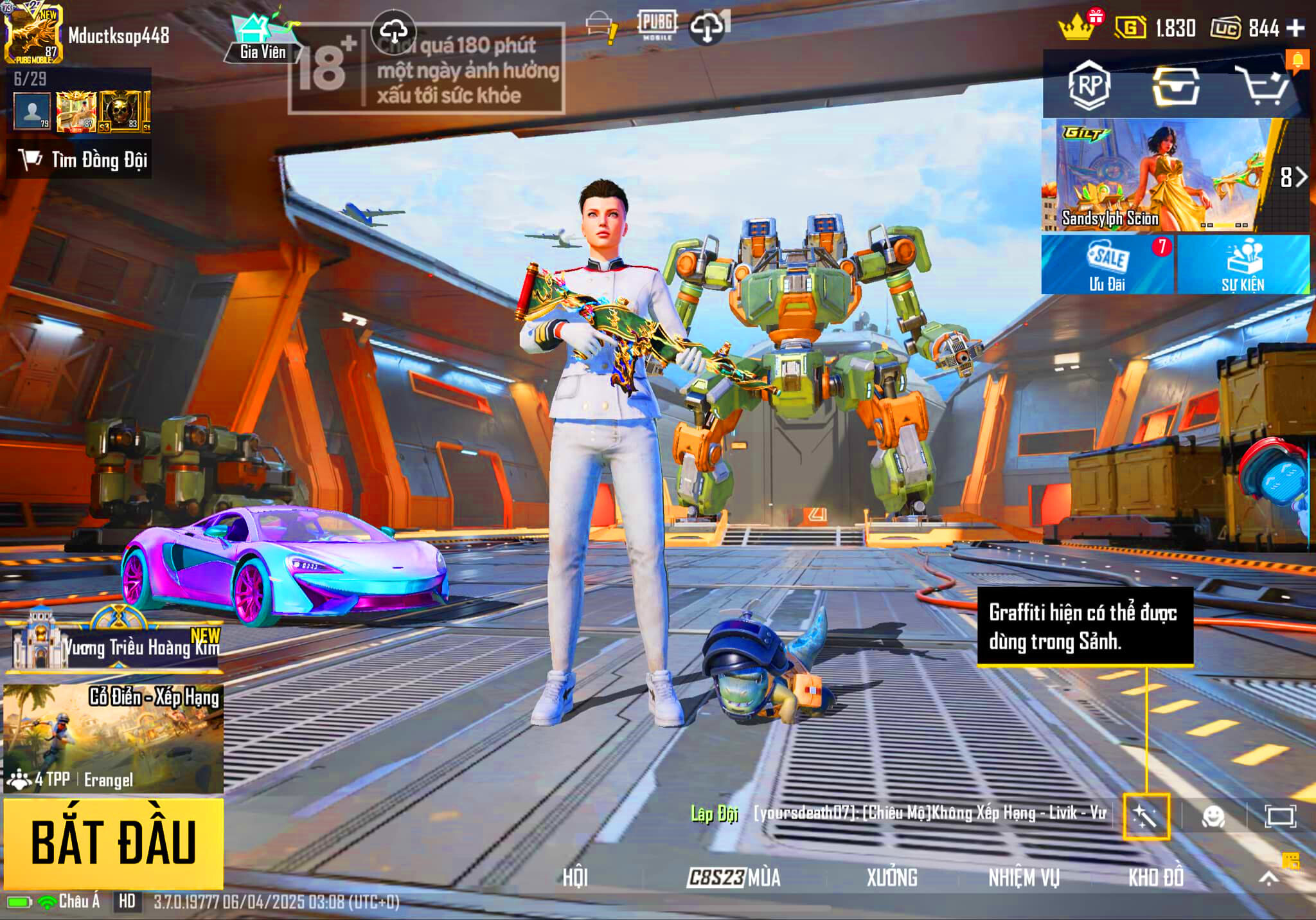
Task: Go to the XƯỞNG workshop tab
Action: pos(892,878)
